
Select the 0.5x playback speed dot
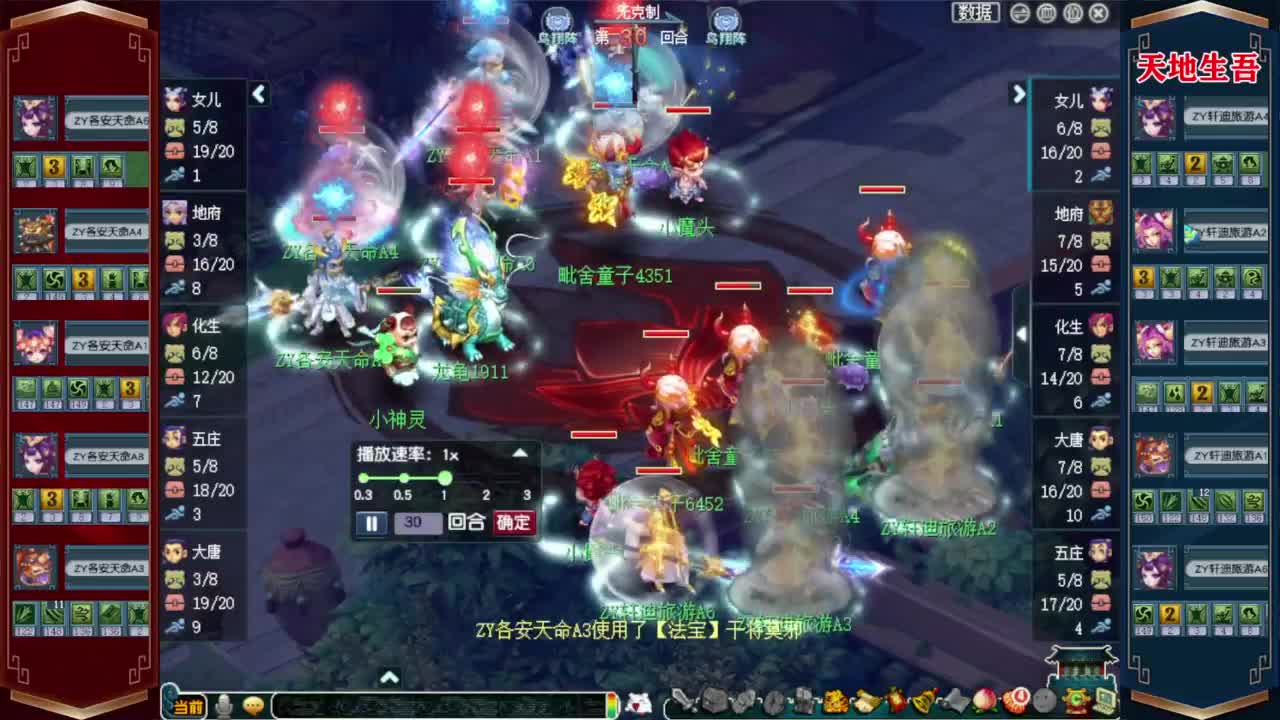[x=404, y=477]
